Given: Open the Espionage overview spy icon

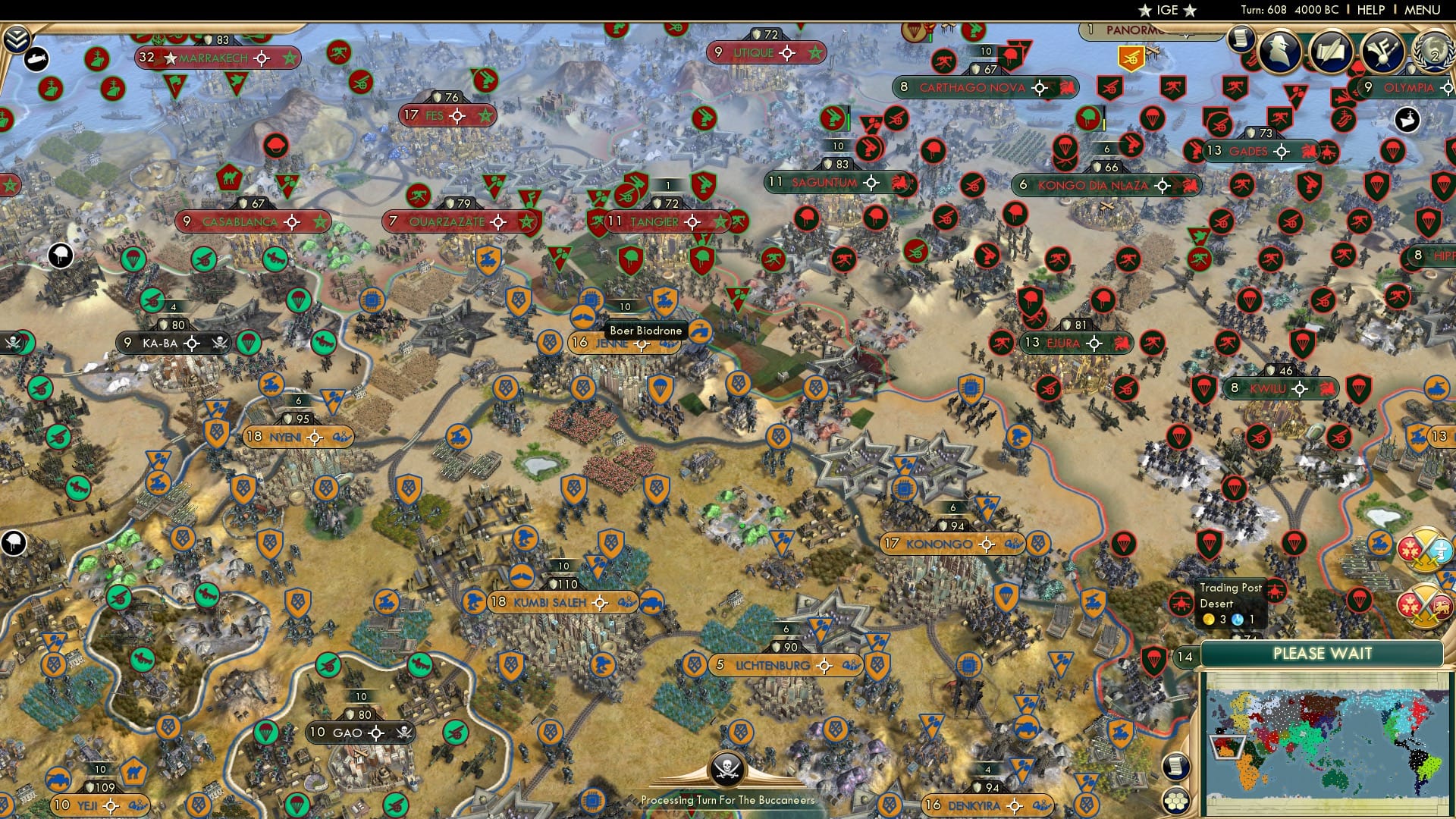Looking at the screenshot, I should click(x=1279, y=51).
